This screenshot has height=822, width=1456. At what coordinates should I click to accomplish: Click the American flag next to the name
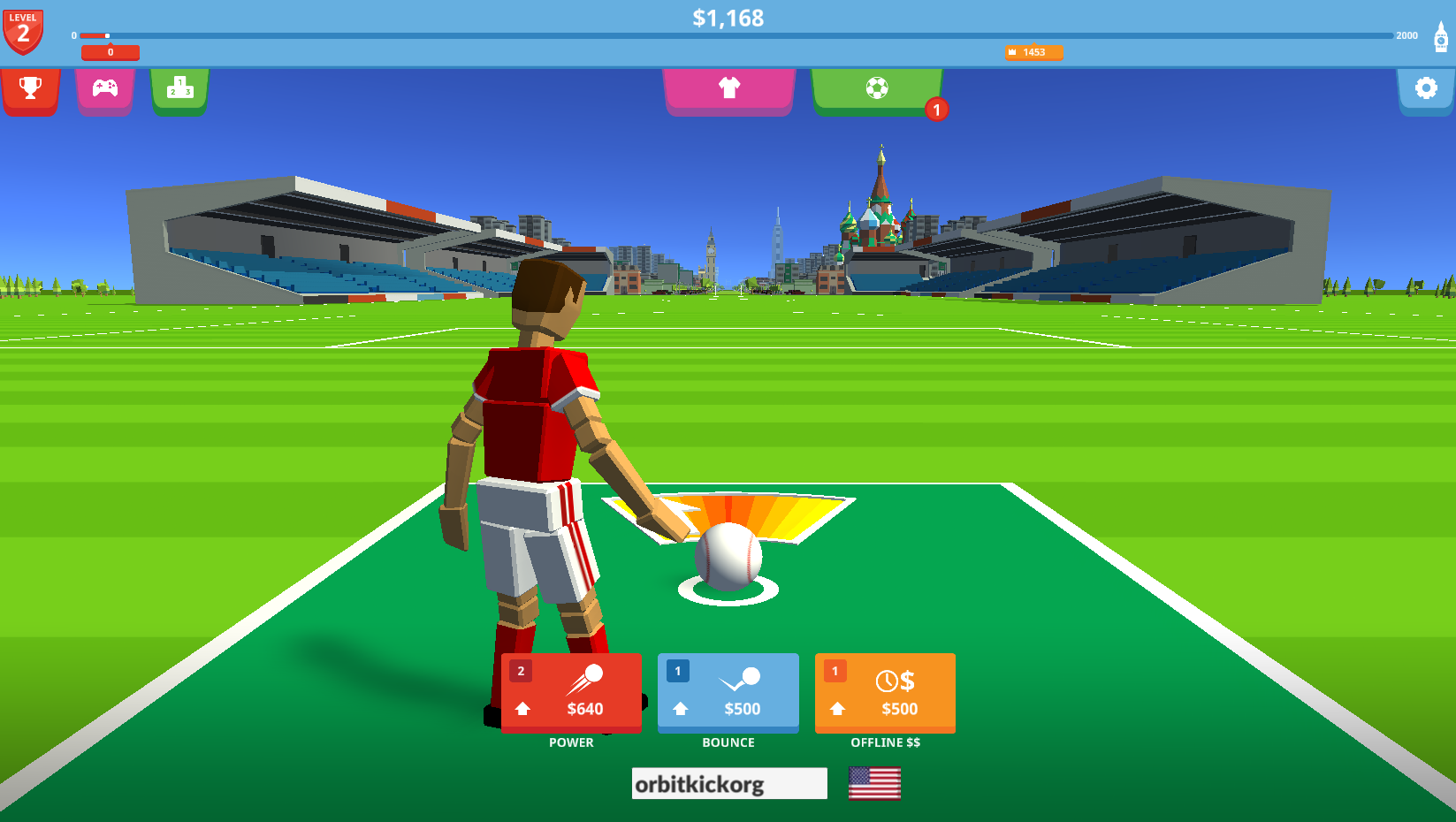pos(874,783)
